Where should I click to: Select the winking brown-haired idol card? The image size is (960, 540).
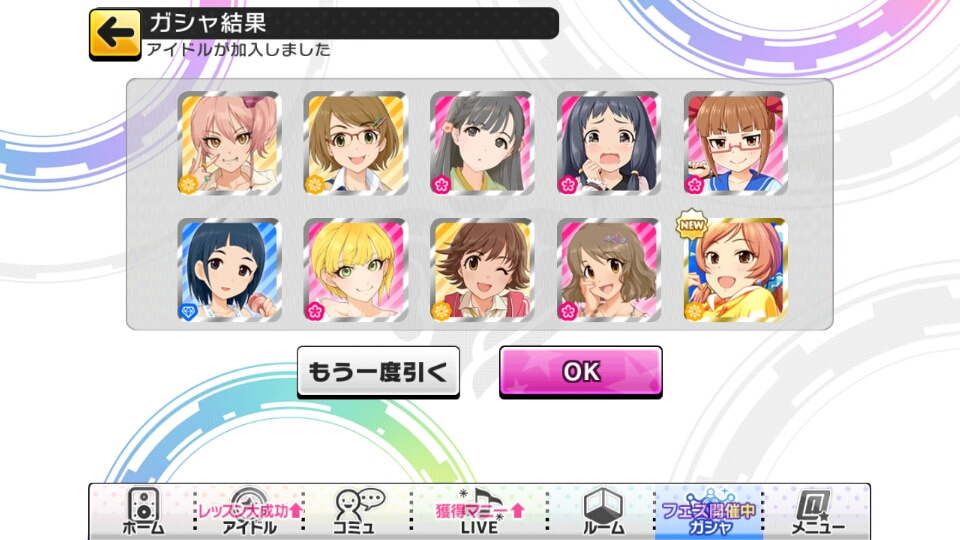[x=482, y=270]
